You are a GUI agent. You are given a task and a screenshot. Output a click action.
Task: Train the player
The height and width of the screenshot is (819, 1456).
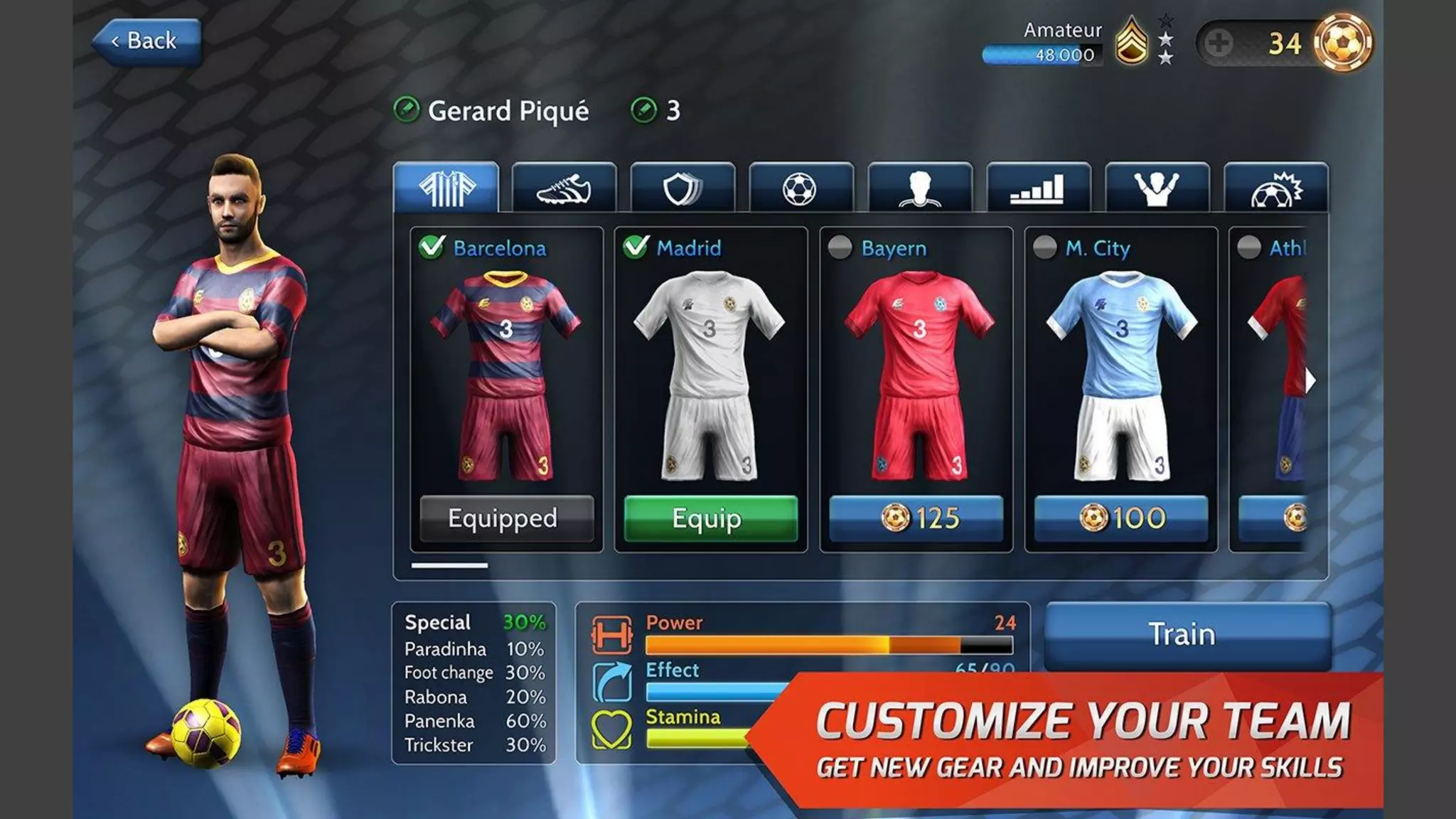1186,634
